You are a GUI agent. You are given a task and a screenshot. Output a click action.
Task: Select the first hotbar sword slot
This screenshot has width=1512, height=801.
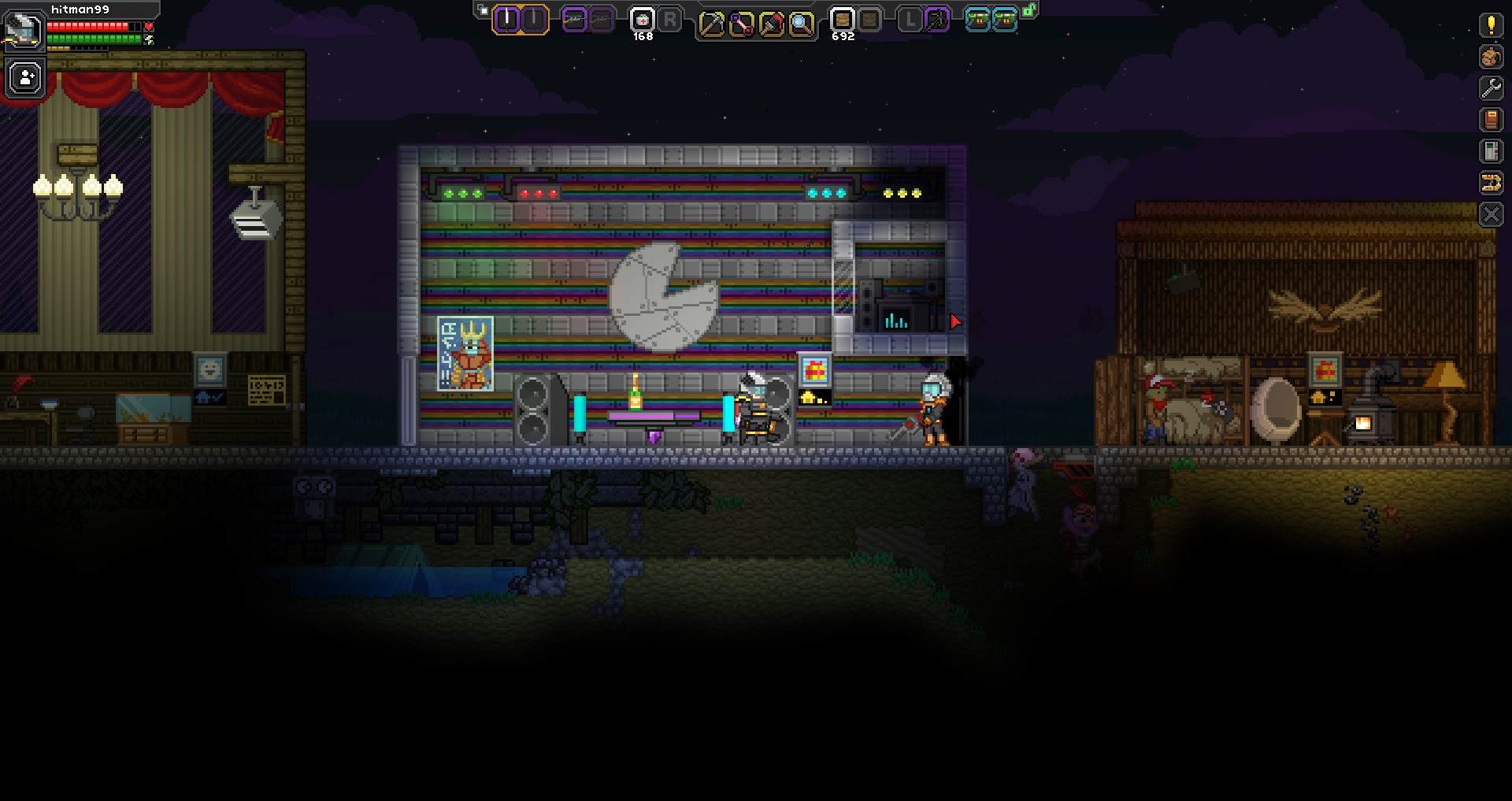[506, 20]
